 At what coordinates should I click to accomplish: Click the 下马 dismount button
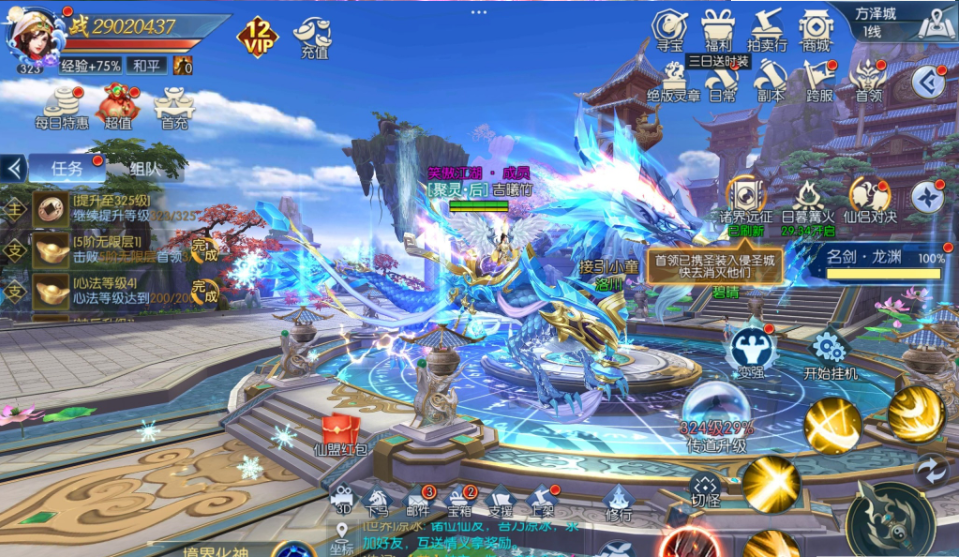tap(377, 500)
